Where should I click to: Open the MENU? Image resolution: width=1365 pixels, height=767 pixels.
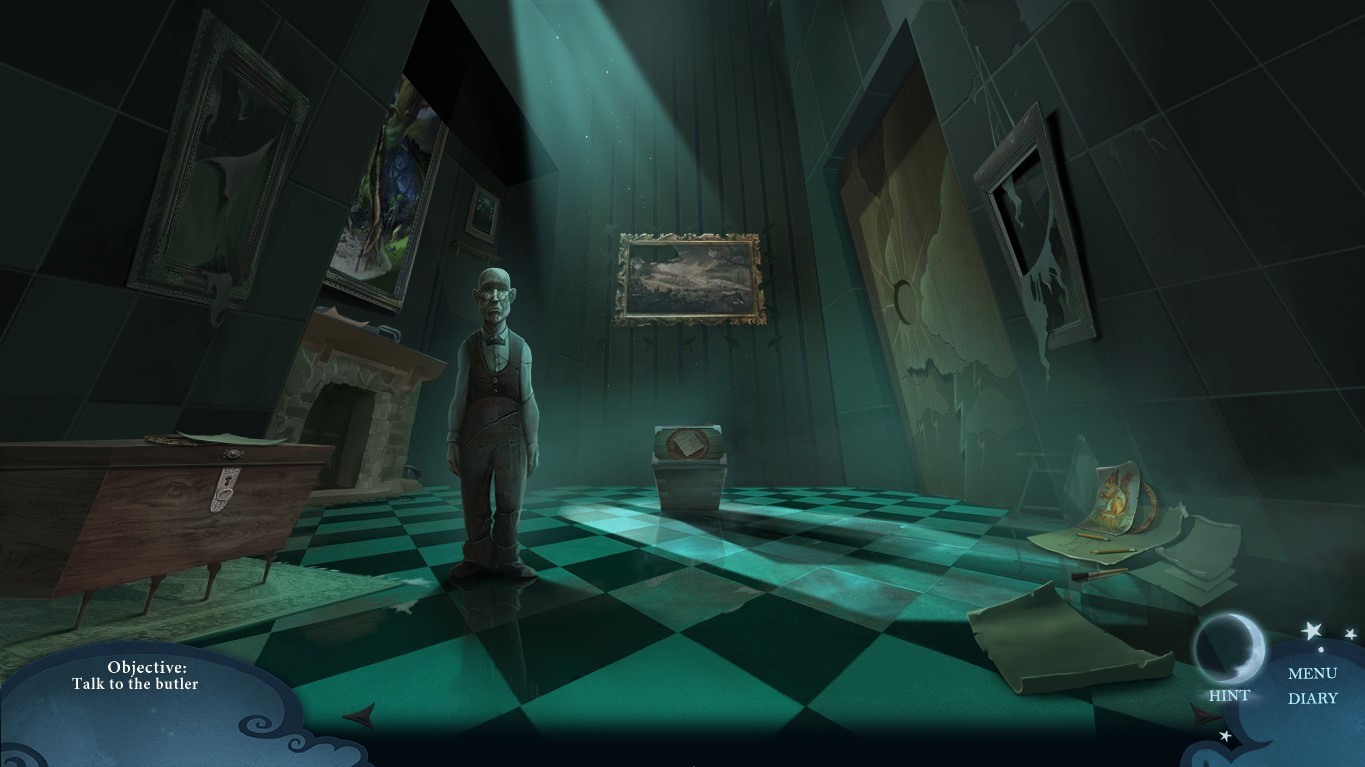pyautogui.click(x=1313, y=674)
